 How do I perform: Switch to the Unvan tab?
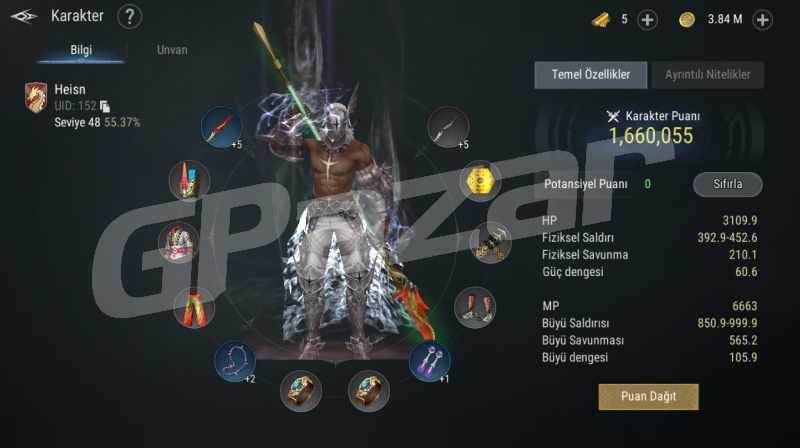172,50
